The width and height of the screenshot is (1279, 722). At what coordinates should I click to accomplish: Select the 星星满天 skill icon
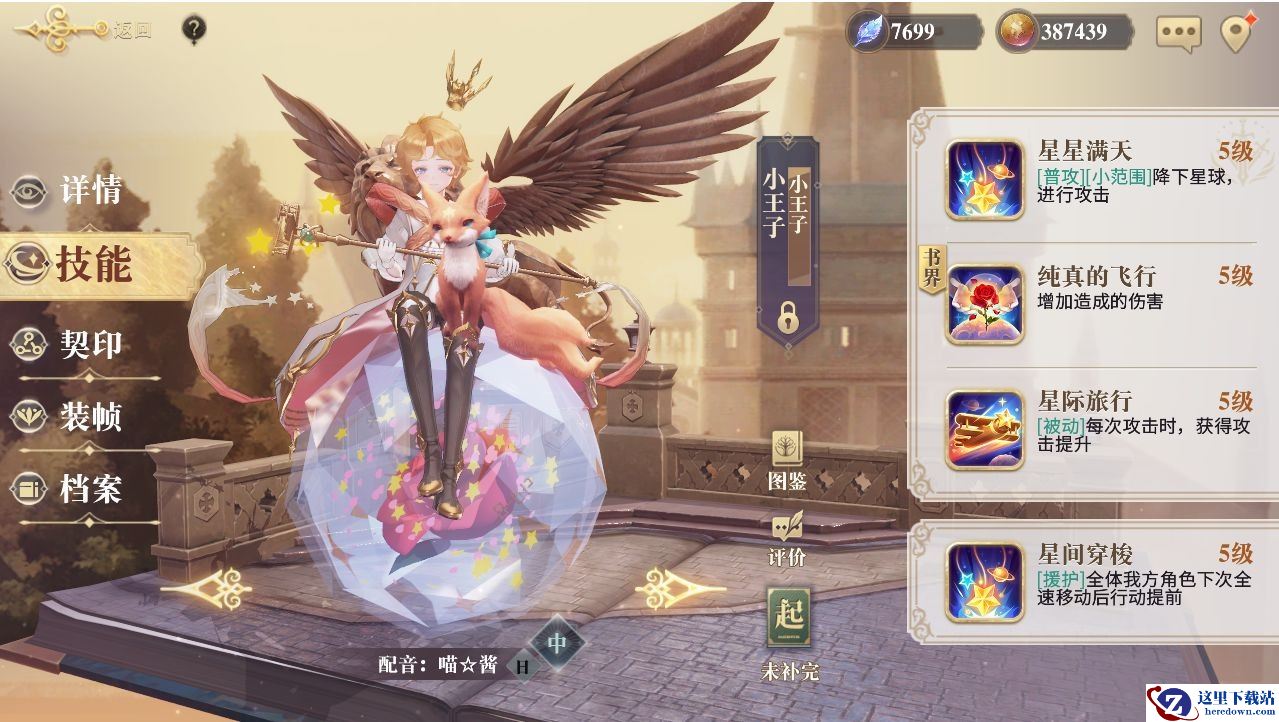click(985, 179)
